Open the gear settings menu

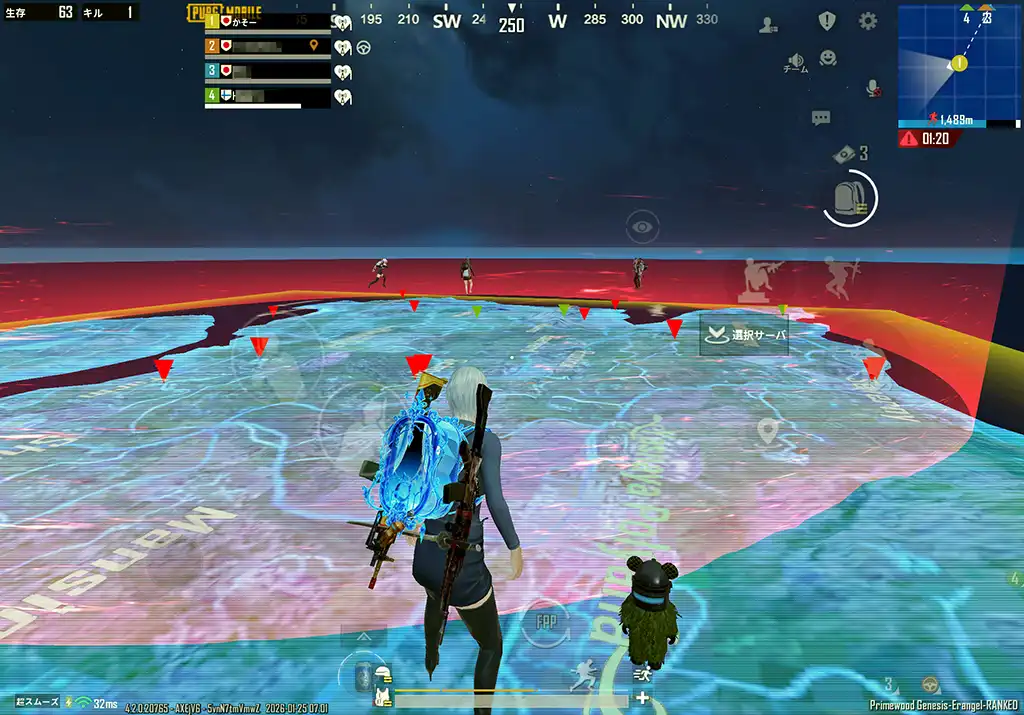click(x=868, y=21)
